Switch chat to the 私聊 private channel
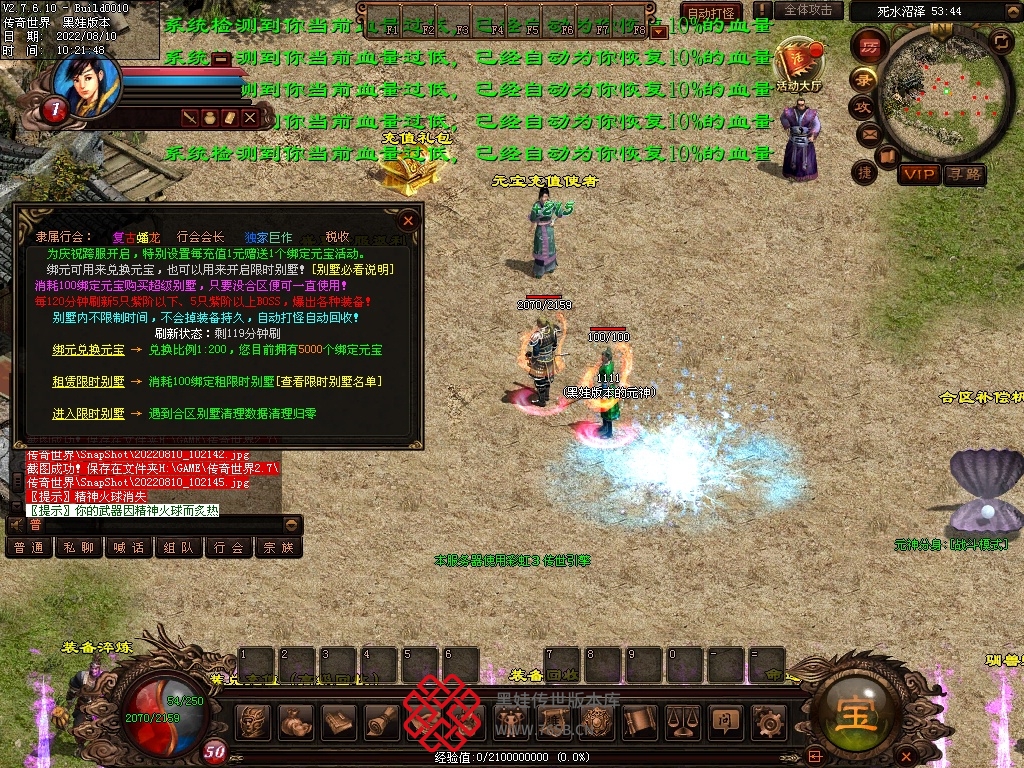 pos(80,548)
